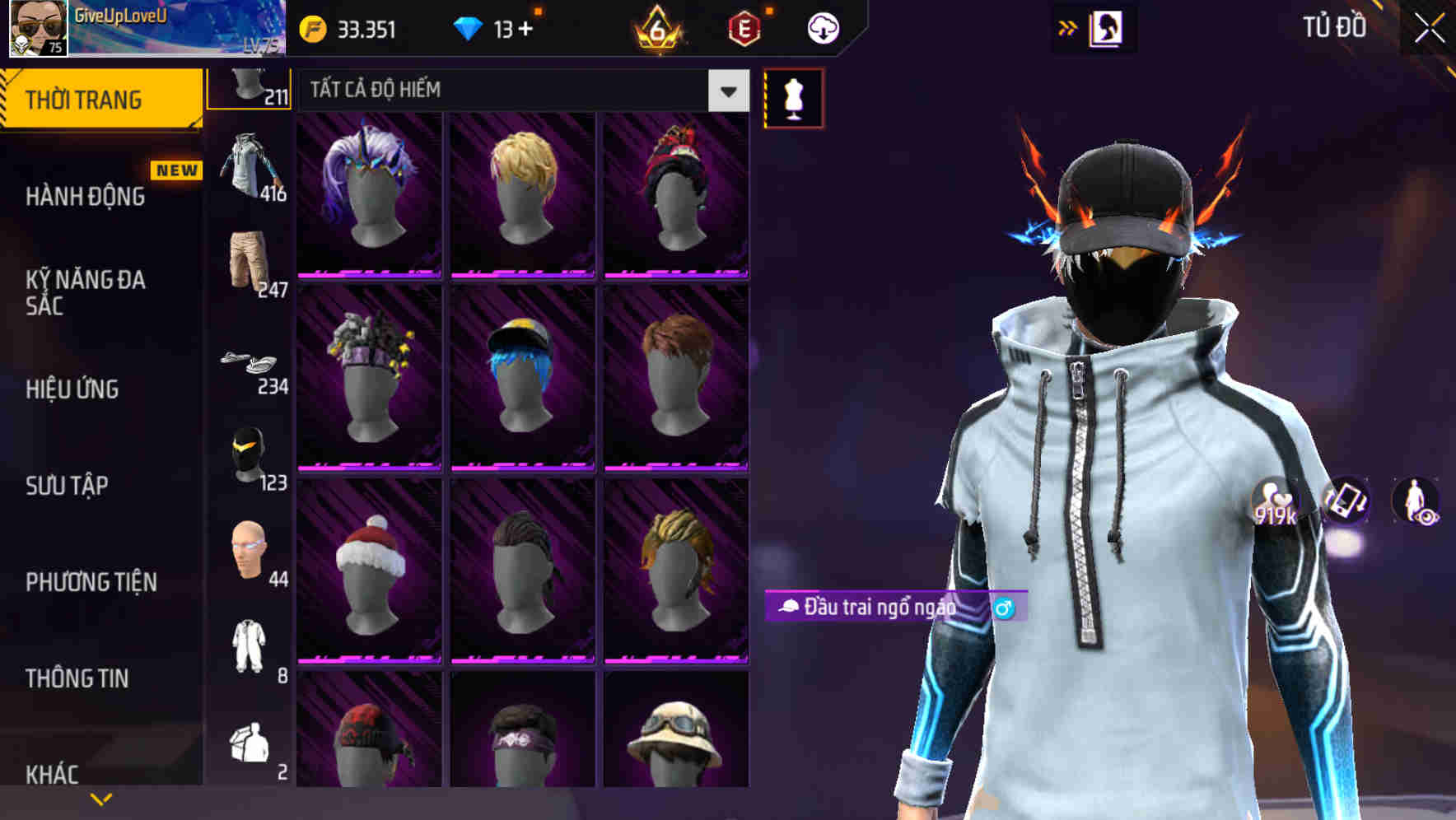The image size is (1456, 820).
Task: Open the Tất cả độ hiếm rarity dropdown
Action: pyautogui.click(x=515, y=91)
